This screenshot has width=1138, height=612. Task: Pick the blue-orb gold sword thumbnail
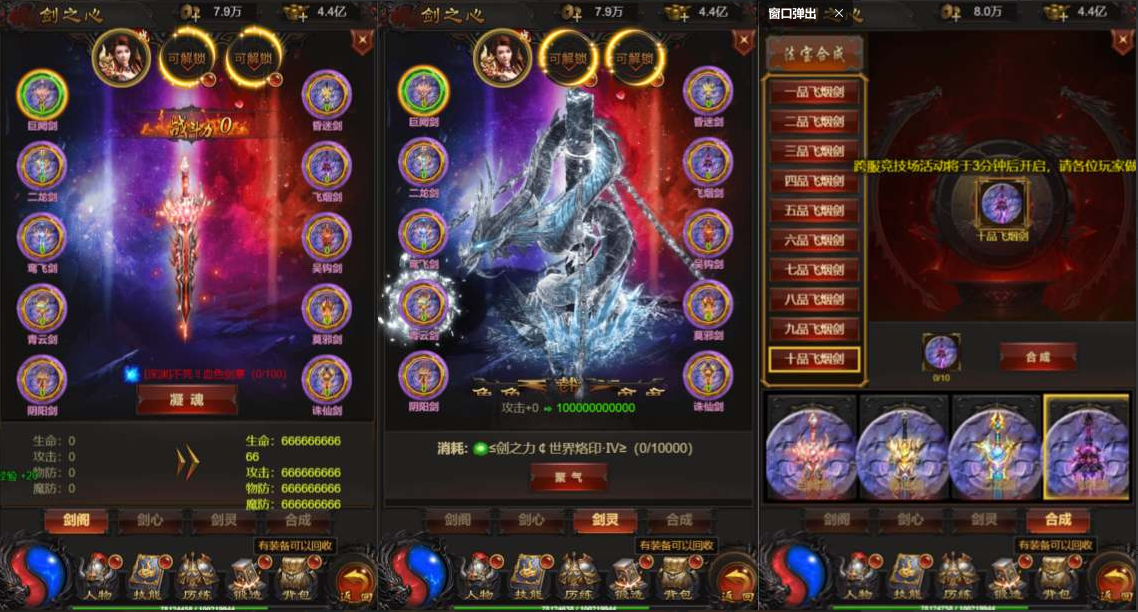pos(995,446)
